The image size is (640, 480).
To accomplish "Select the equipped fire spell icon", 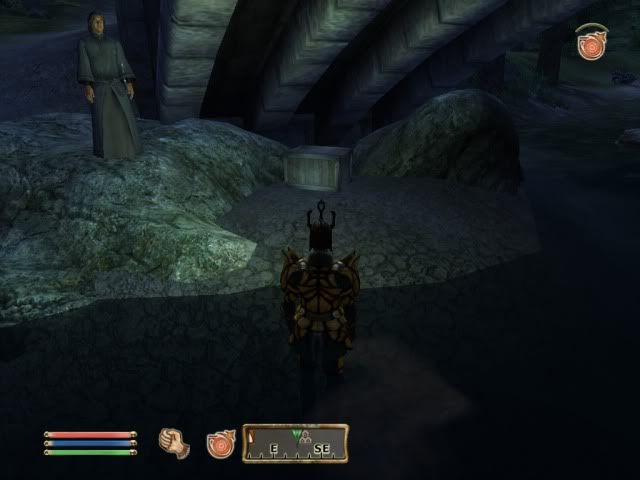I will tap(220, 443).
